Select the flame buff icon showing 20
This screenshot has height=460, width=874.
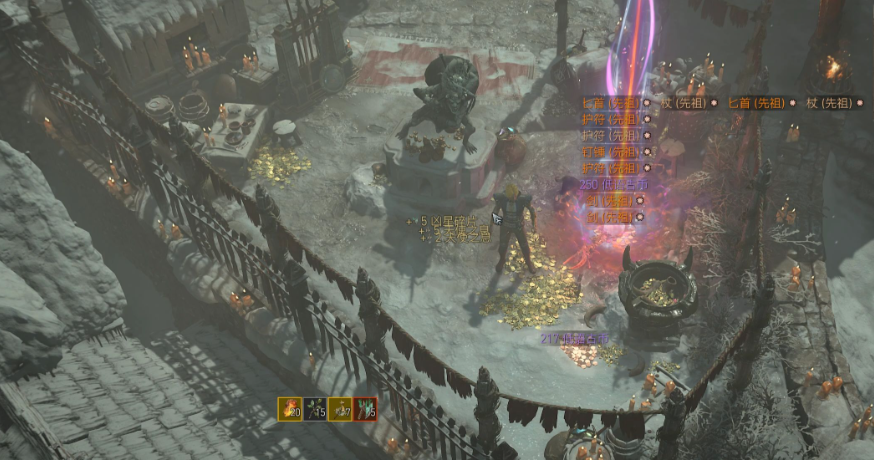coord(289,409)
